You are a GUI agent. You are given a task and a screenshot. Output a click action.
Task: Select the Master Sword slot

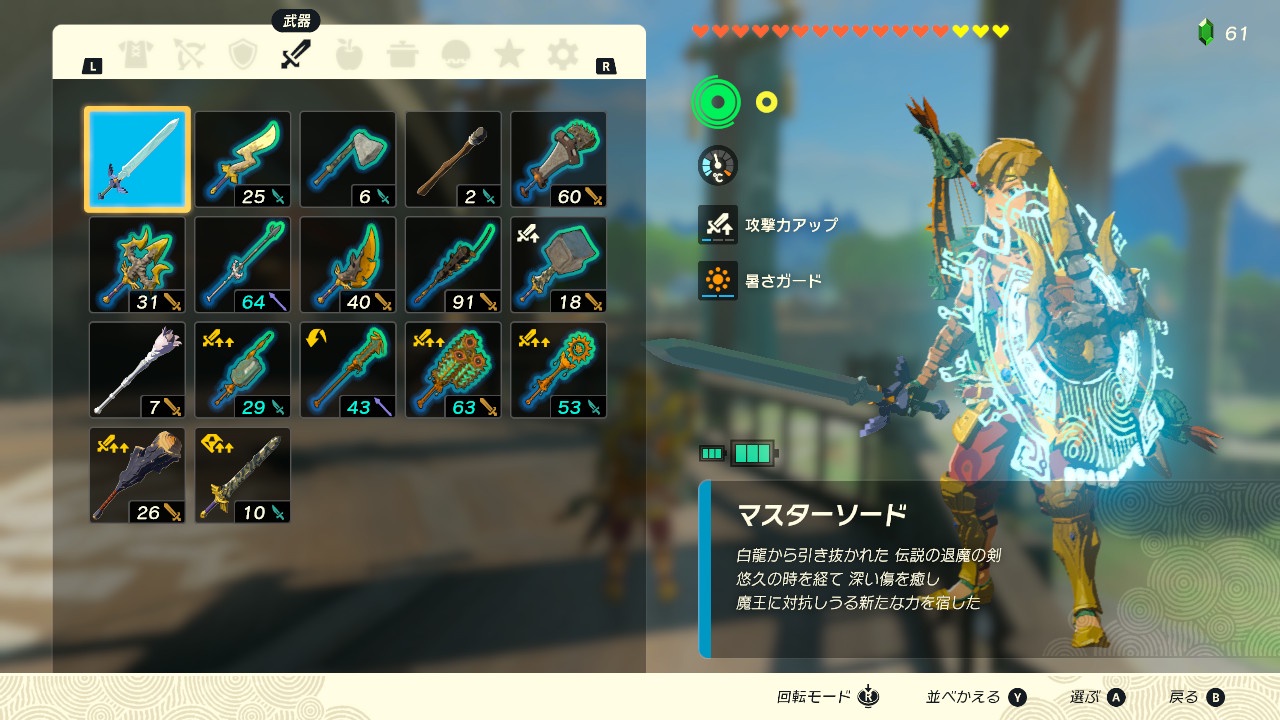click(x=137, y=159)
